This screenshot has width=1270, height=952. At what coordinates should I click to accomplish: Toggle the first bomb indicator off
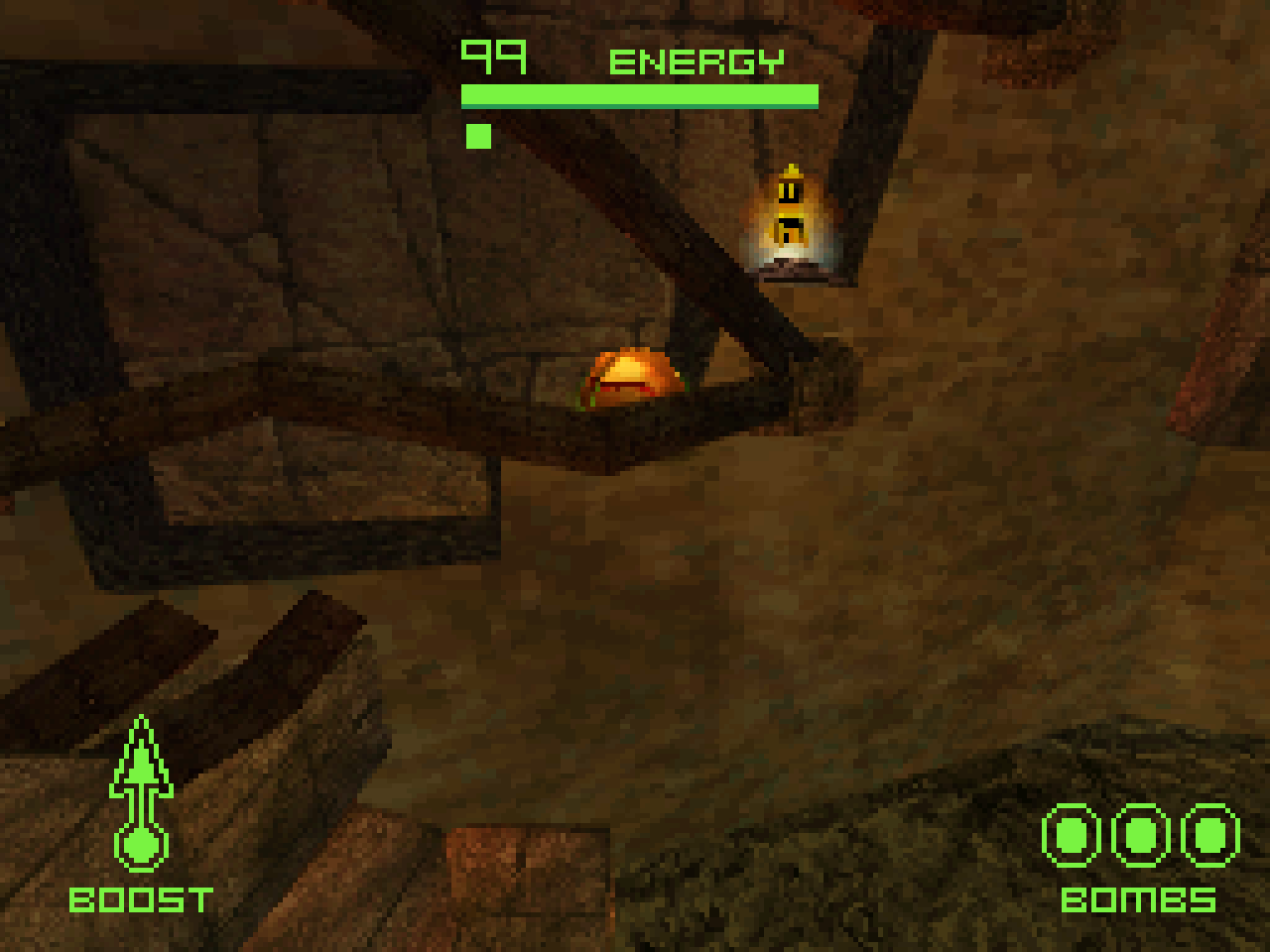tap(1070, 834)
